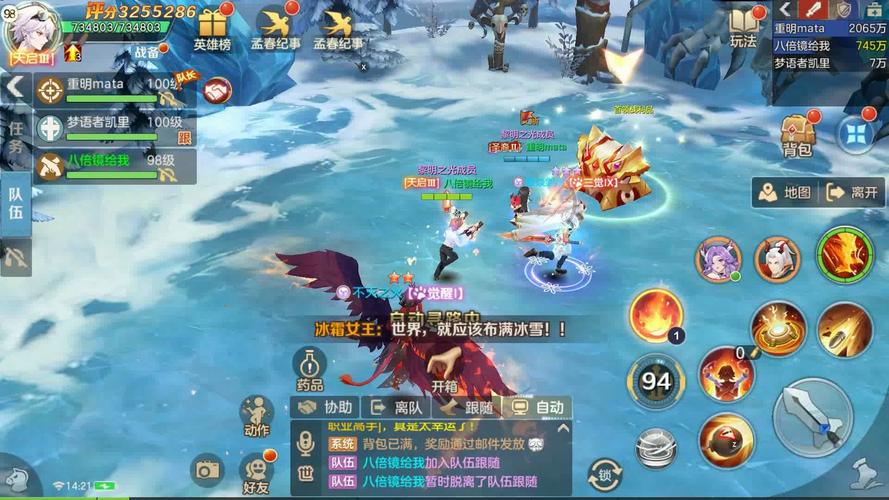Image resolution: width=889 pixels, height=500 pixels.
Task: Trigger the sword basic attack button
Action: (812, 416)
